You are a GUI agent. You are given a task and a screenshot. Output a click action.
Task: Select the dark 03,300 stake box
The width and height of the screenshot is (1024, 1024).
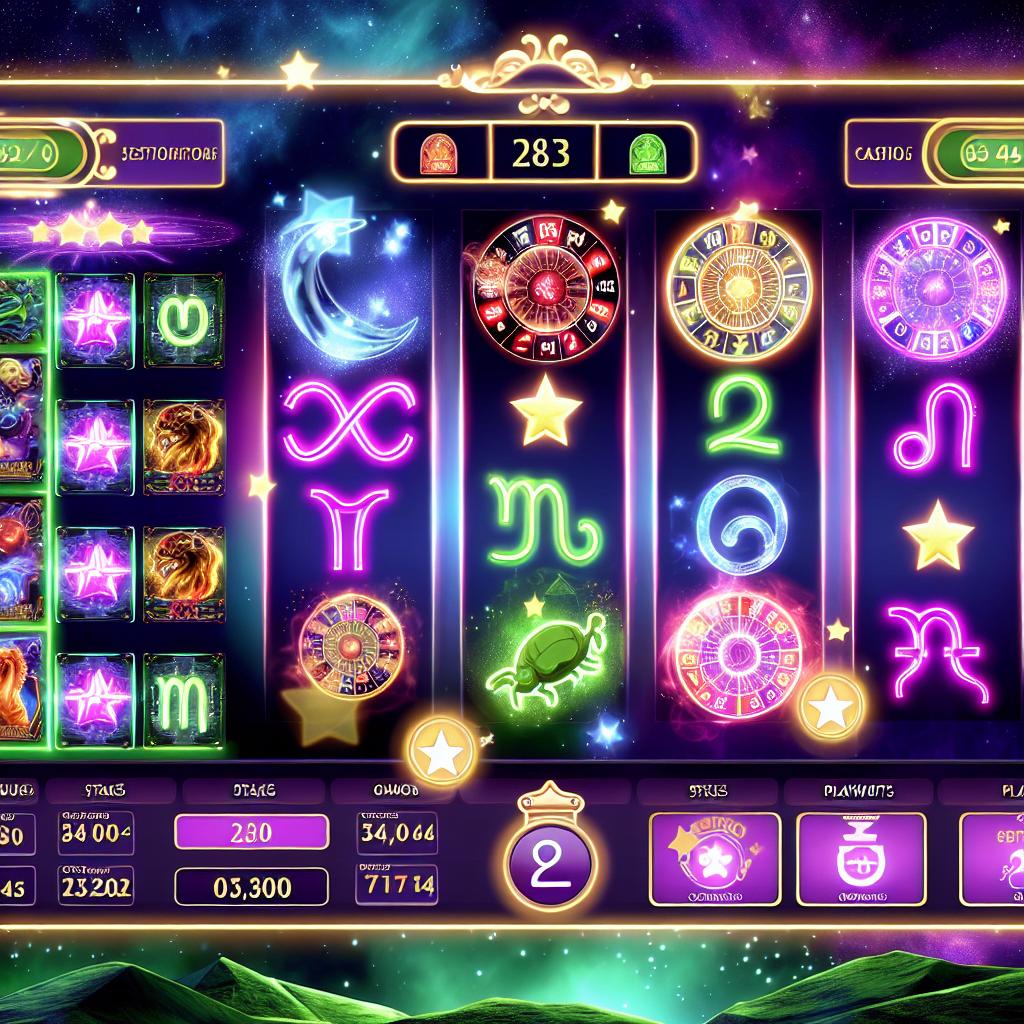pos(251,886)
